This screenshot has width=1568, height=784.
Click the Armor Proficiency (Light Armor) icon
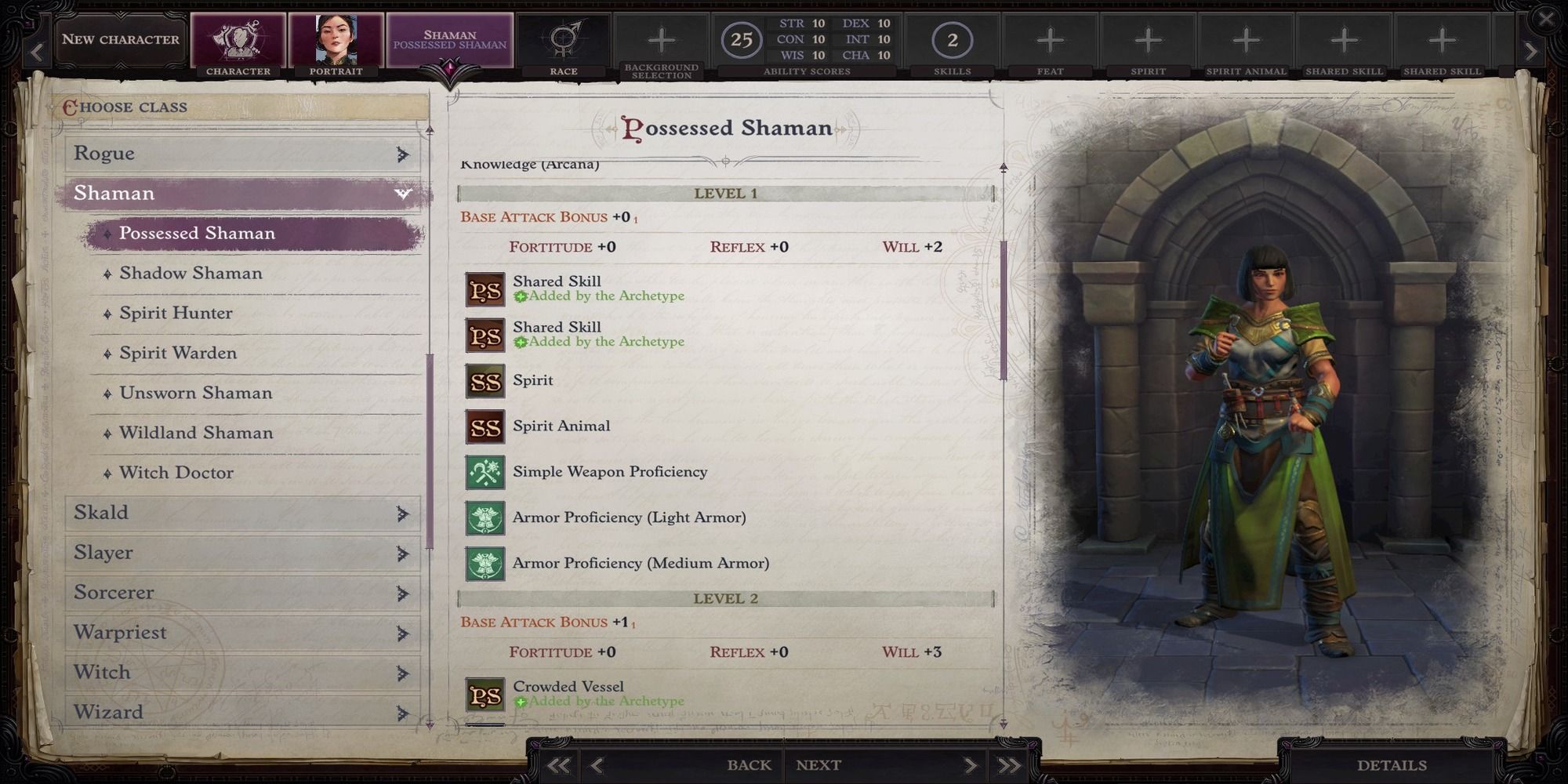[x=485, y=517]
